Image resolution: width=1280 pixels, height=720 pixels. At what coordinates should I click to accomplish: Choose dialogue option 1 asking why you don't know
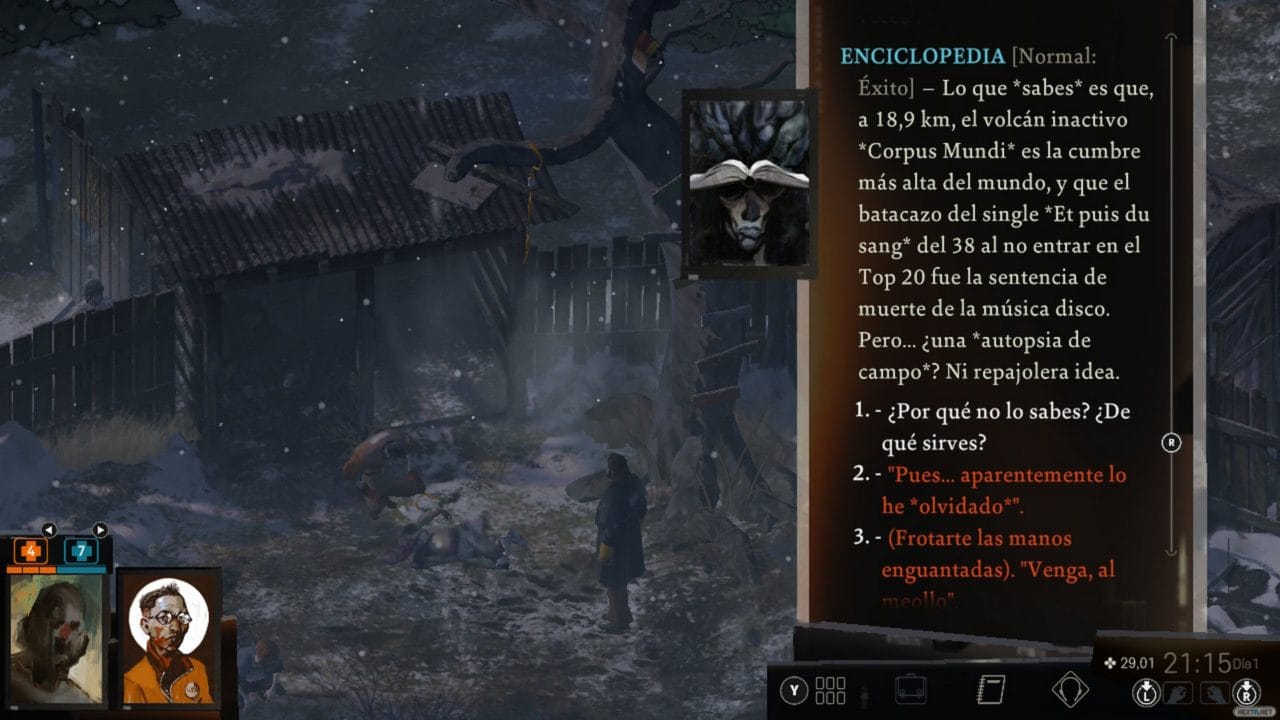pos(985,424)
